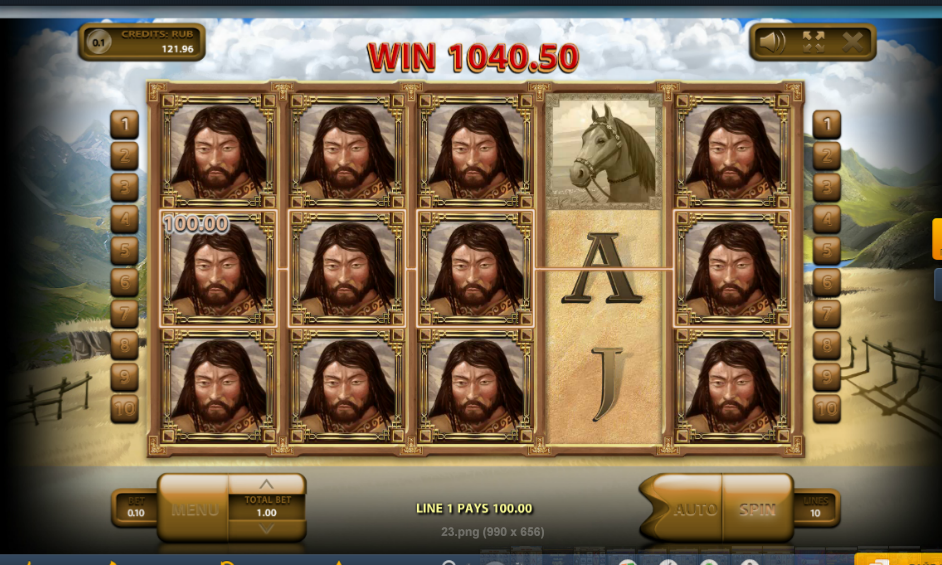
Task: Increase total bet with the up arrow
Action: 267,485
